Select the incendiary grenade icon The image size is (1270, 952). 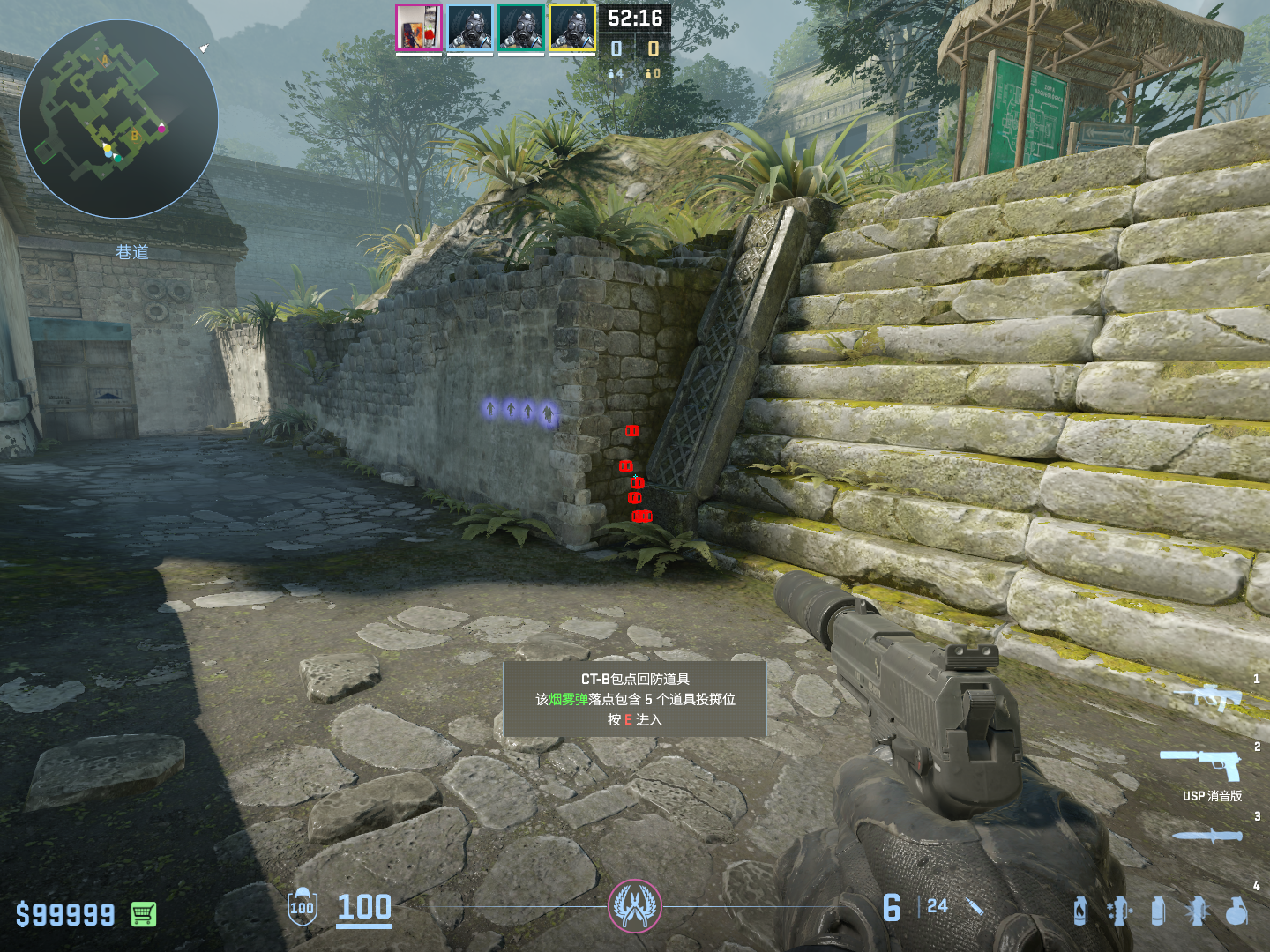click(1080, 911)
